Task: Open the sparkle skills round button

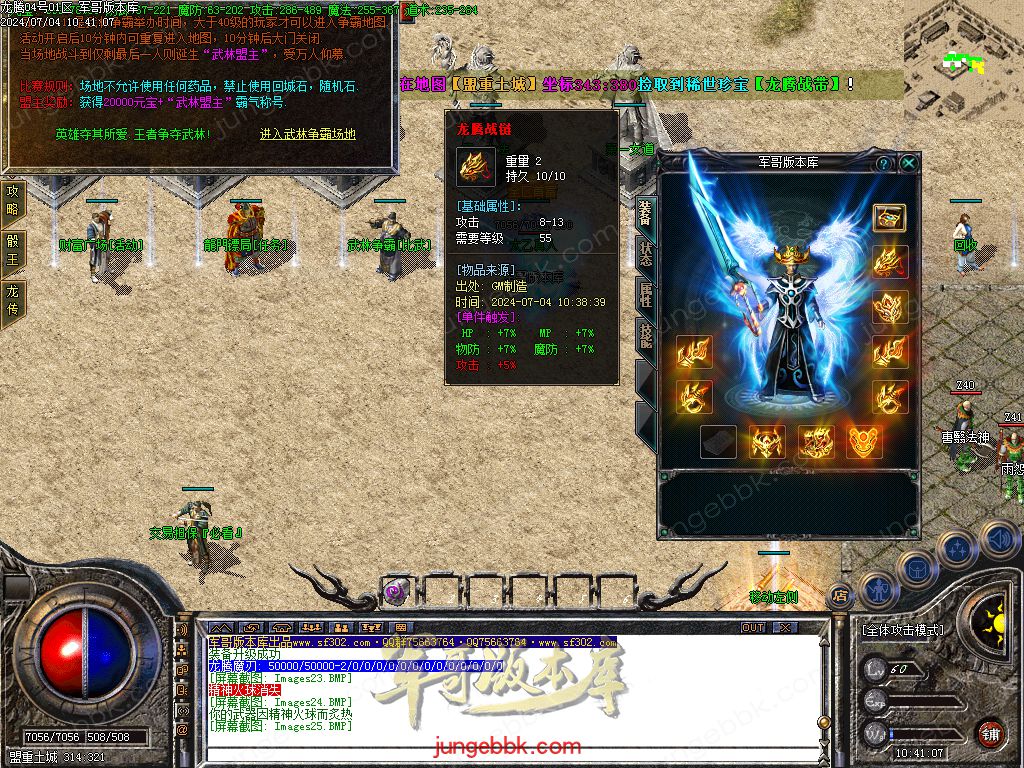Action: coord(957,548)
